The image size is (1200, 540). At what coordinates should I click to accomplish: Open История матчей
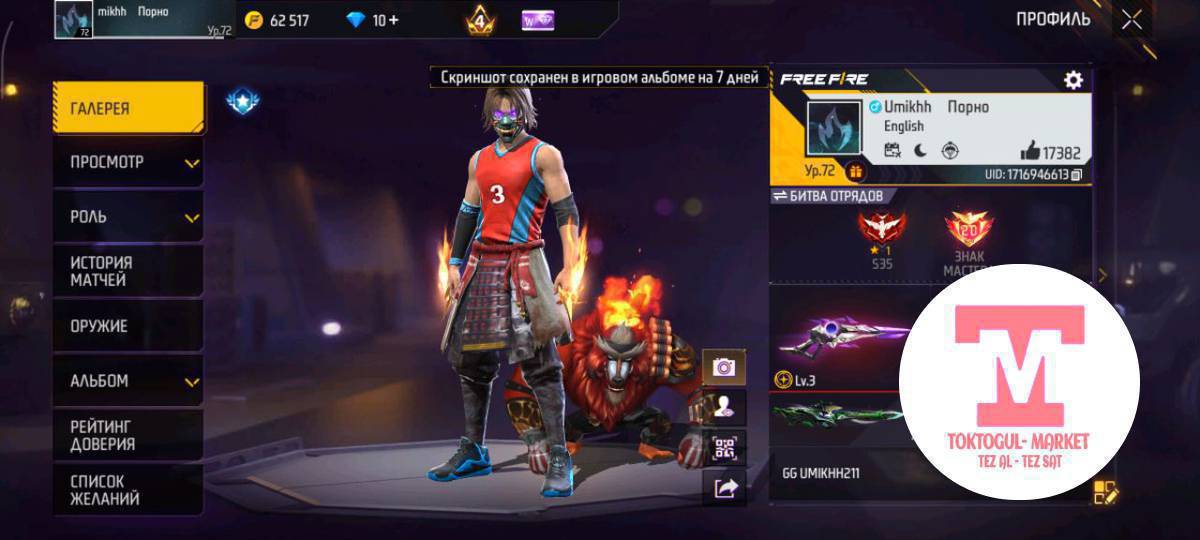tap(128, 271)
